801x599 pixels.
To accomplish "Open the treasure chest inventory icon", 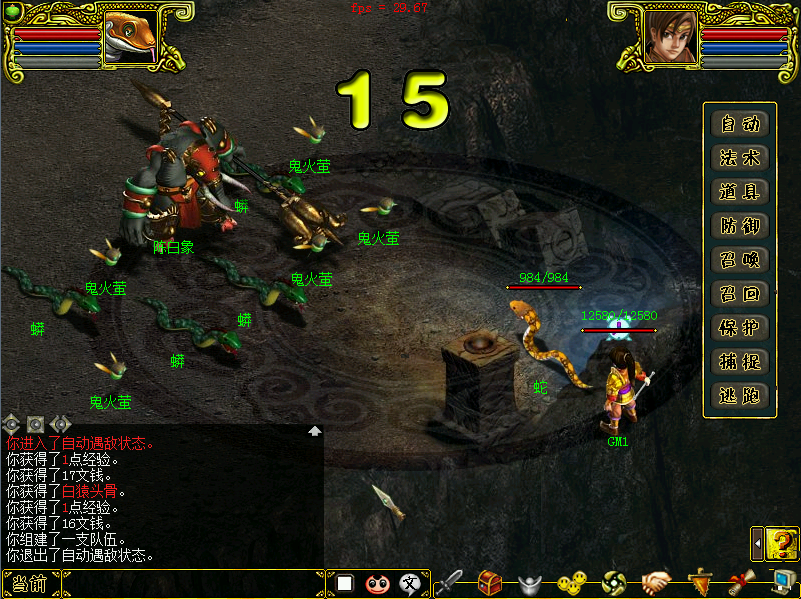I will 489,582.
